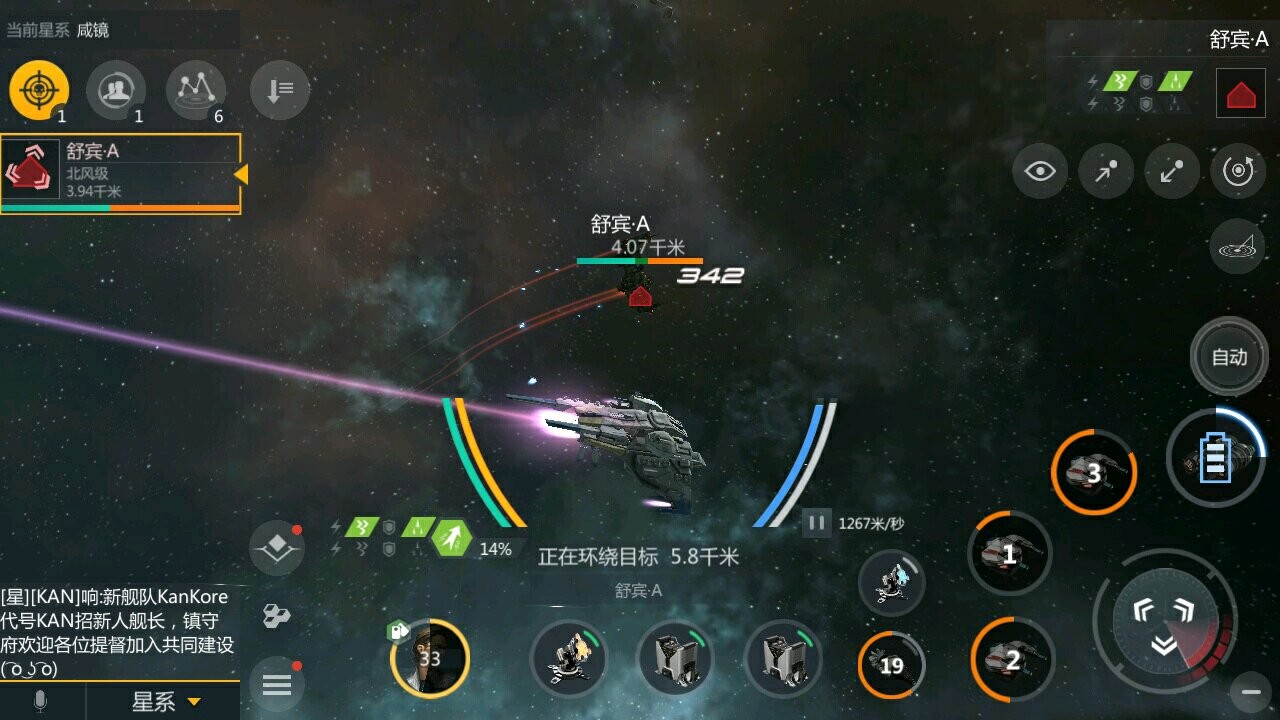The image size is (1280, 720).
Task: Toggle the 自动 auto button
Action: tap(1229, 357)
